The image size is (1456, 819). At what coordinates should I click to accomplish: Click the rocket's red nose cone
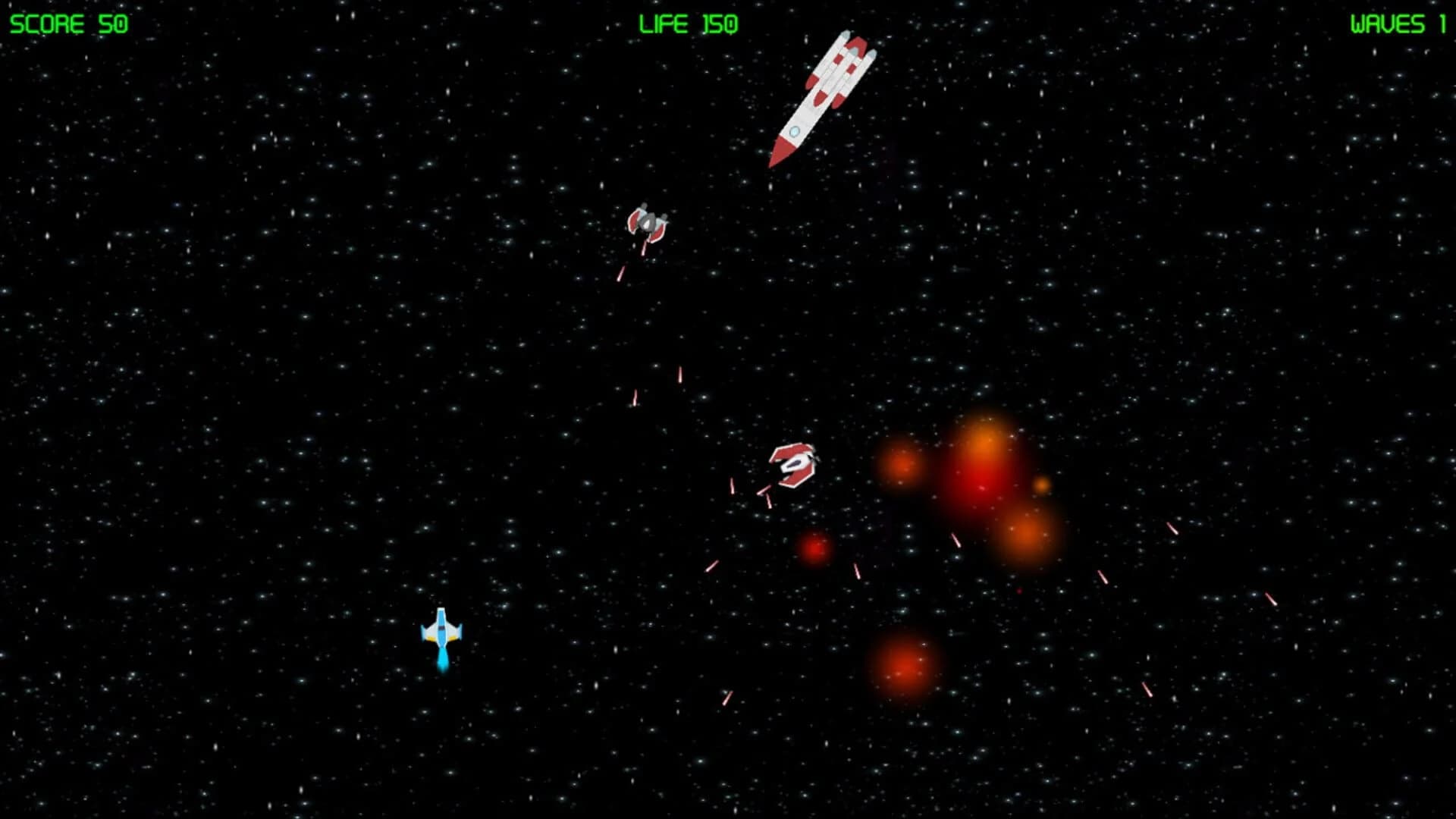pyautogui.click(x=779, y=153)
